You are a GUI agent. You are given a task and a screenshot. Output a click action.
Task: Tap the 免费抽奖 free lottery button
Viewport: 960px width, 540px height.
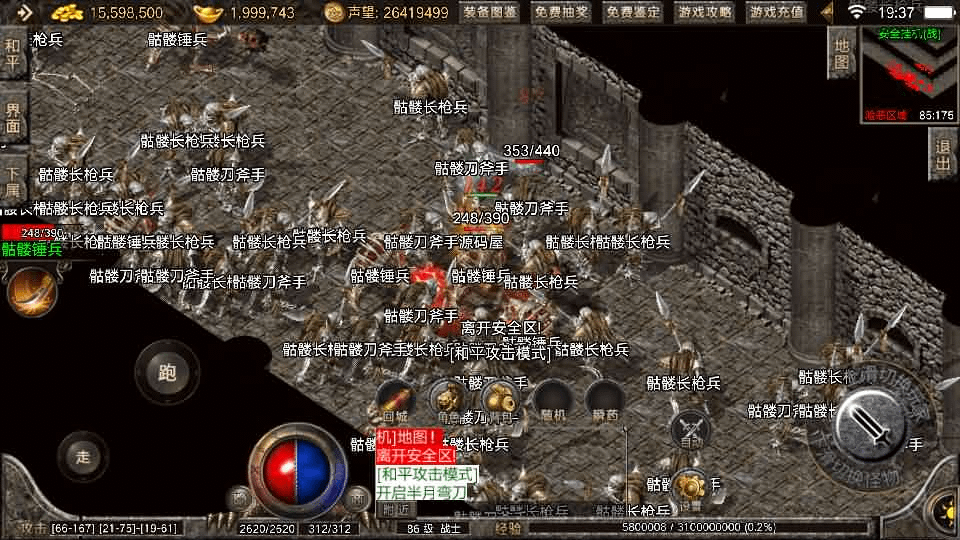click(561, 12)
